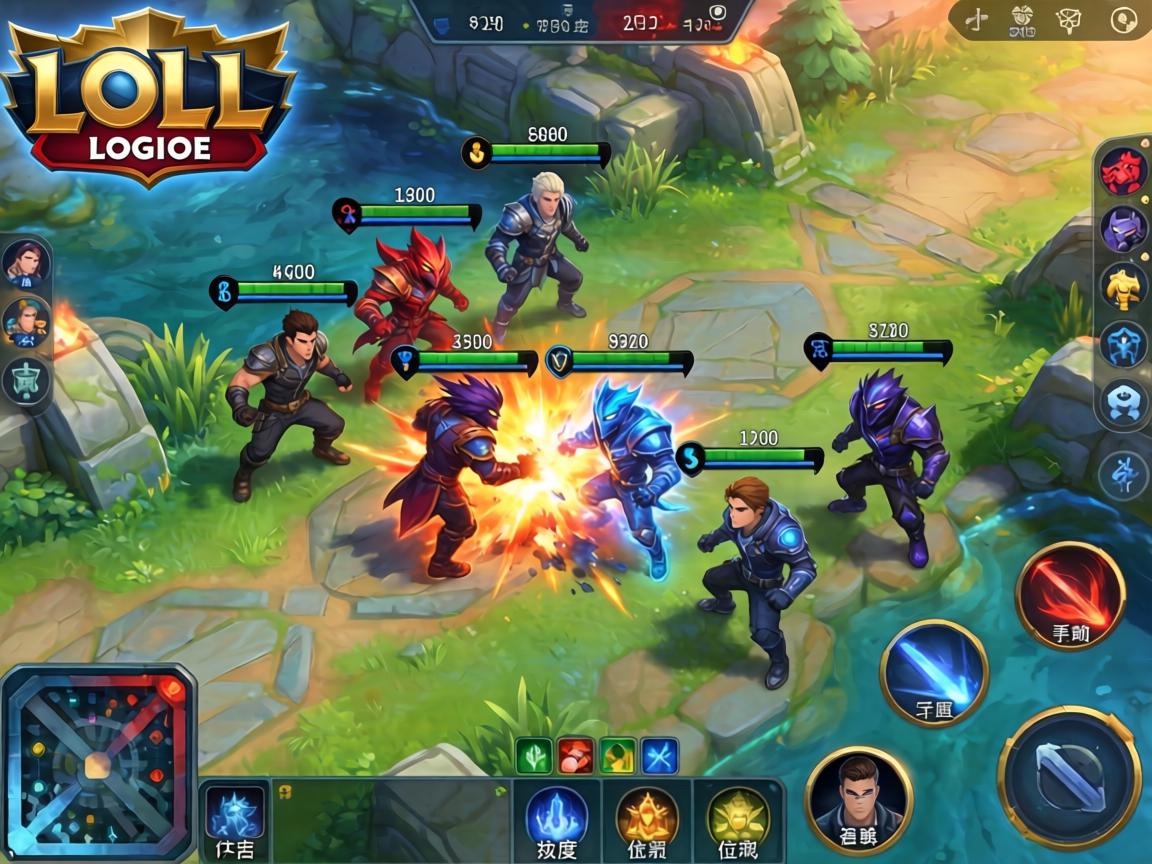Use the blue blade skill button
The image size is (1152, 864).
934,673
